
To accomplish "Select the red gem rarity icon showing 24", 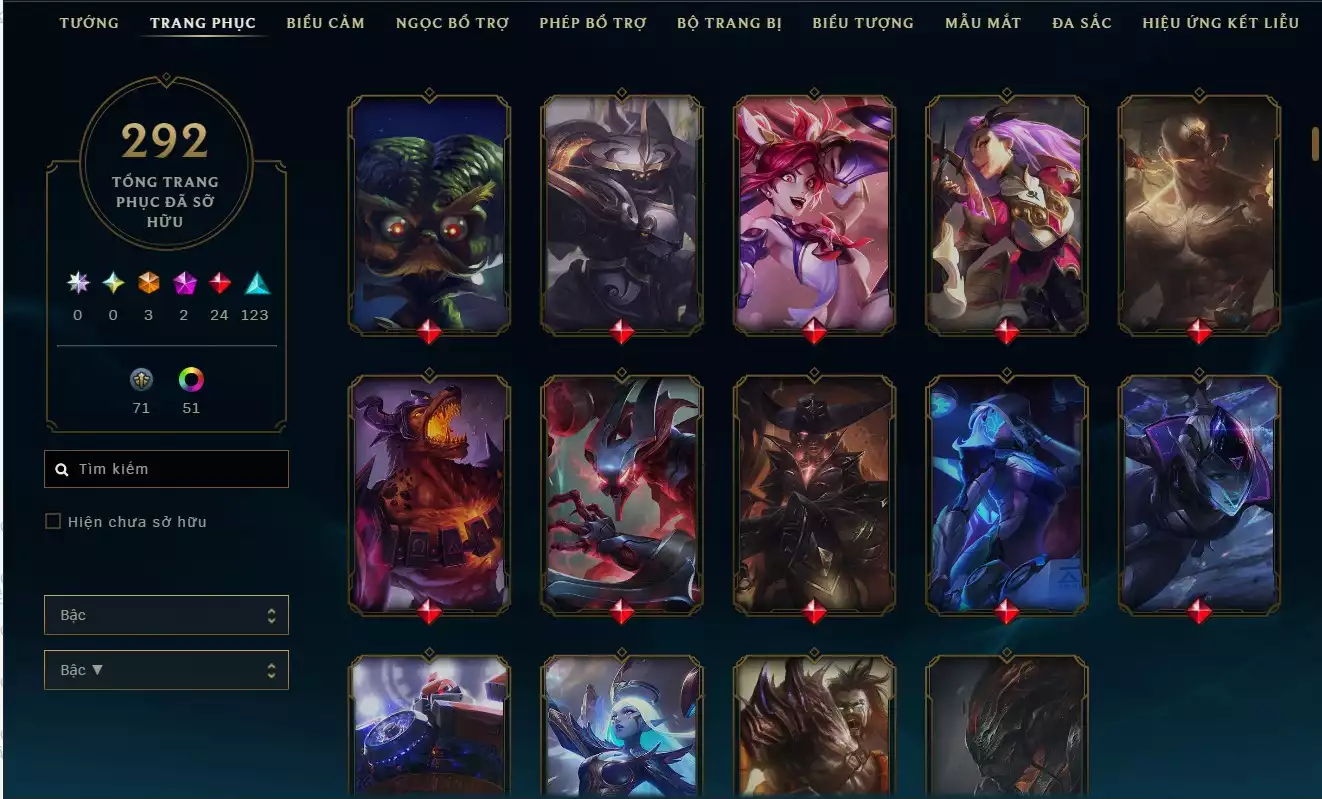I will [219, 284].
